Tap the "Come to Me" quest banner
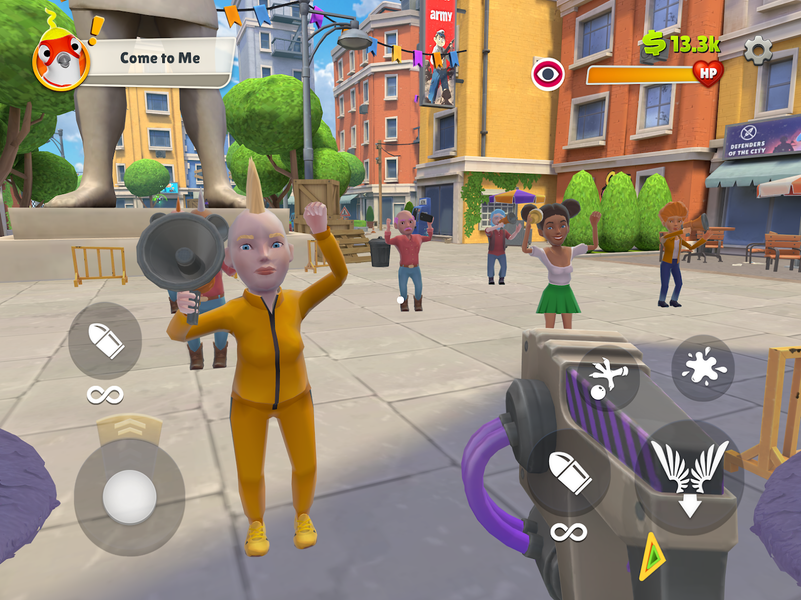The width and height of the screenshot is (801, 600). (160, 58)
